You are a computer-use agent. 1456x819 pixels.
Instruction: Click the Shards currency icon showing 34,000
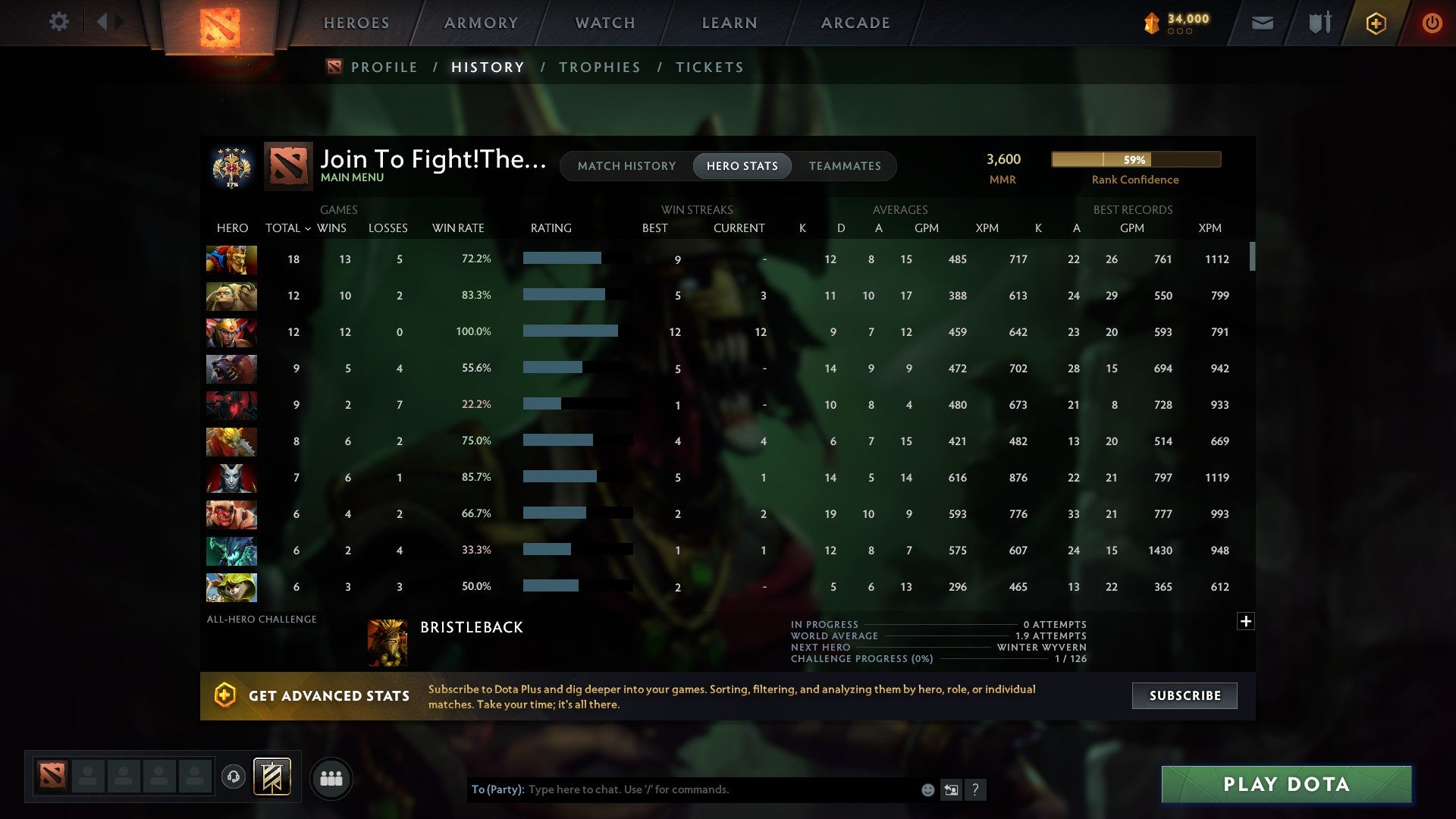pos(1151,23)
